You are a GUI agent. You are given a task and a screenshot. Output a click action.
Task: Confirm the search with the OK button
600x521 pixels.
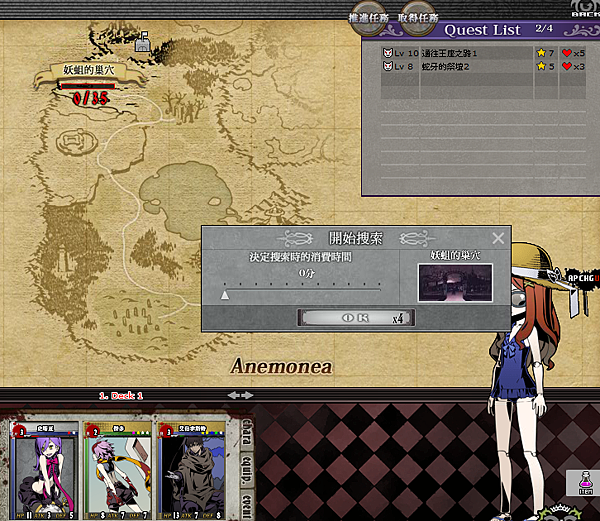[x=356, y=317]
